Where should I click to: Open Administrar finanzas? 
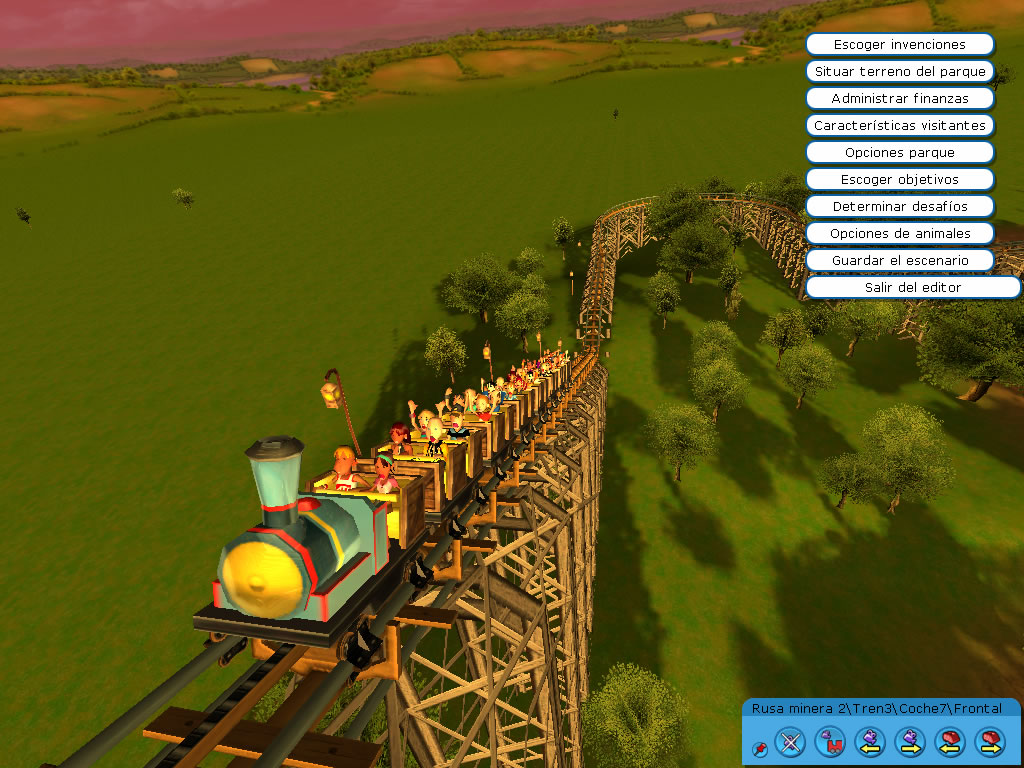point(899,98)
